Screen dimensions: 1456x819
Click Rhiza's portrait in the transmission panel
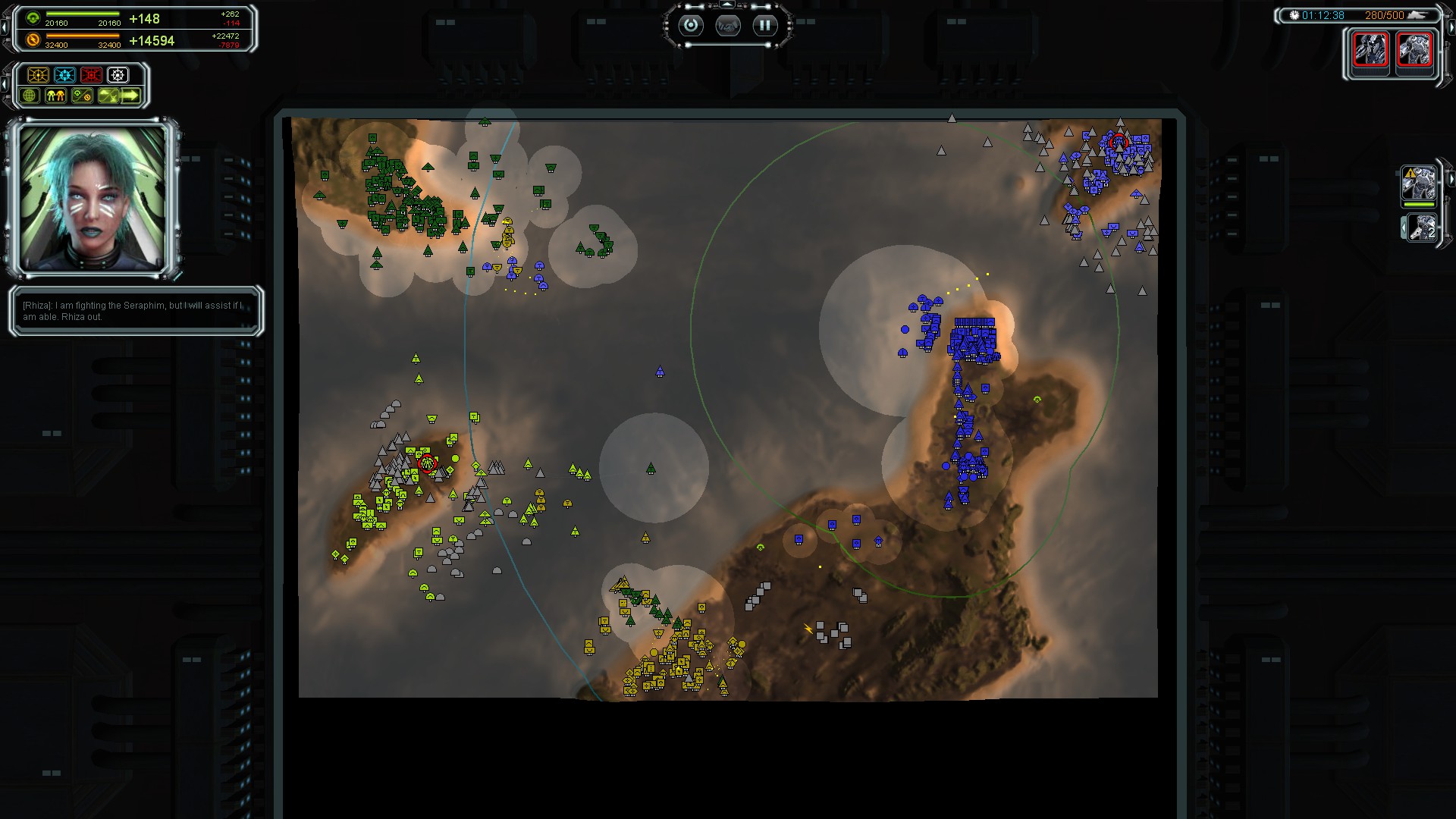point(93,198)
